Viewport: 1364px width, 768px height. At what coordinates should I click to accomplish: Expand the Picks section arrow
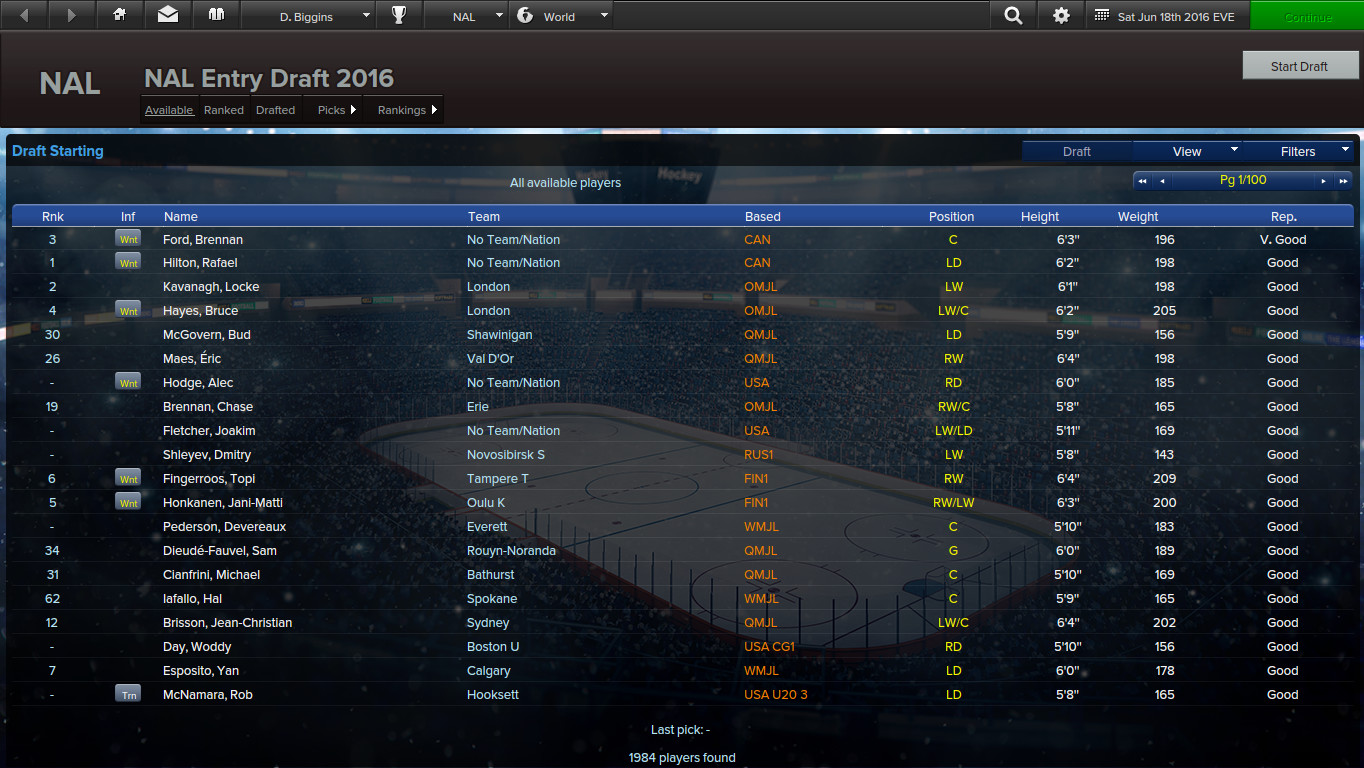[352, 110]
